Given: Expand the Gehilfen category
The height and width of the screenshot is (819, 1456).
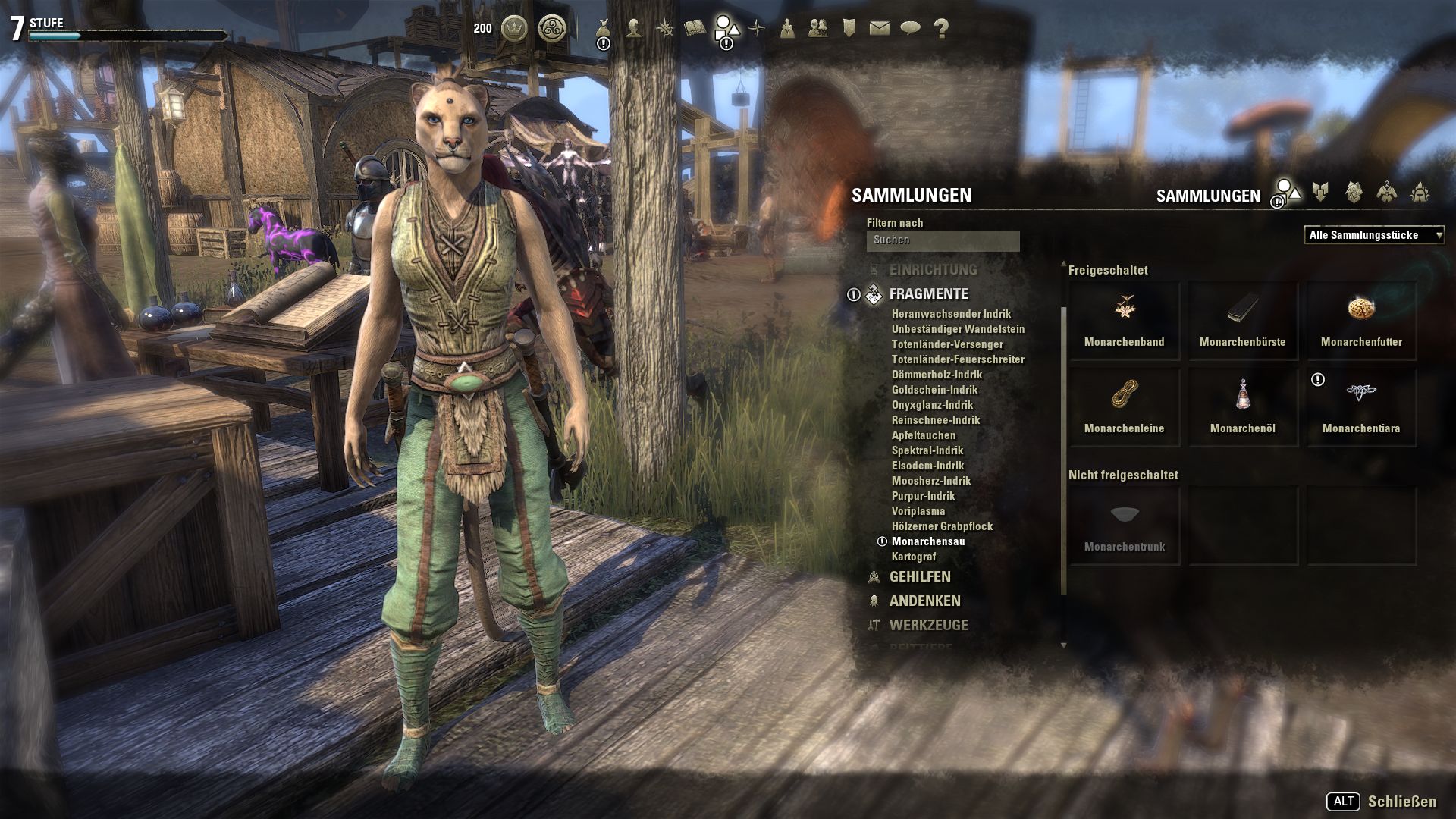Looking at the screenshot, I should point(919,577).
